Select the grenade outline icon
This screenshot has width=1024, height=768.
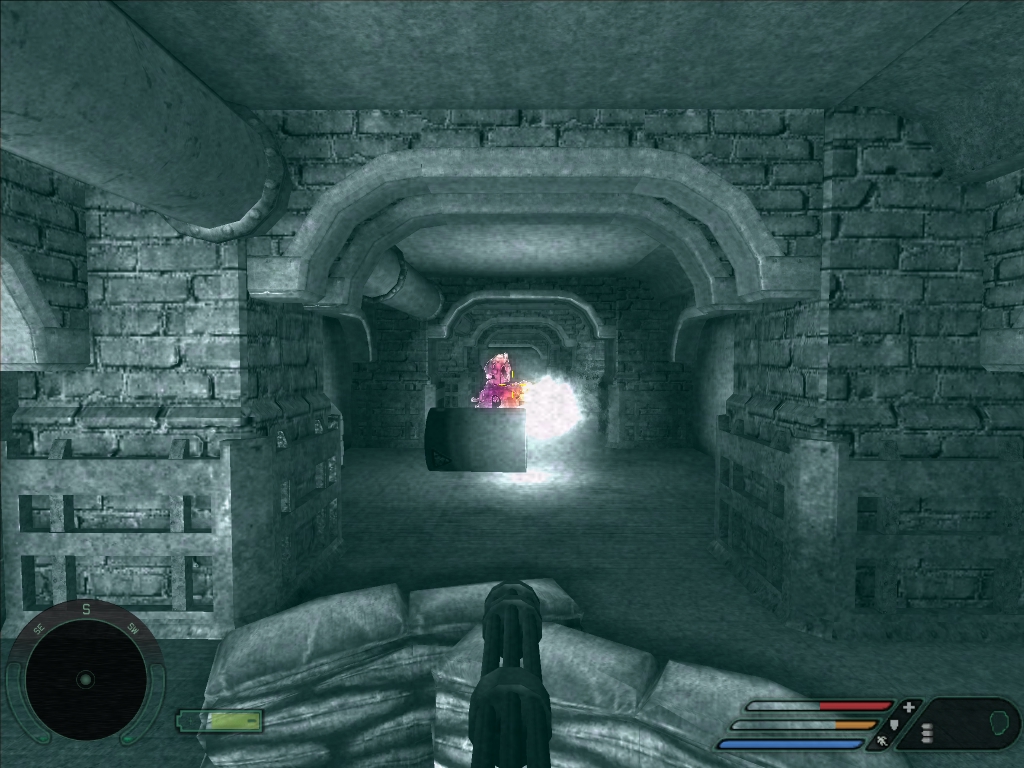997,720
